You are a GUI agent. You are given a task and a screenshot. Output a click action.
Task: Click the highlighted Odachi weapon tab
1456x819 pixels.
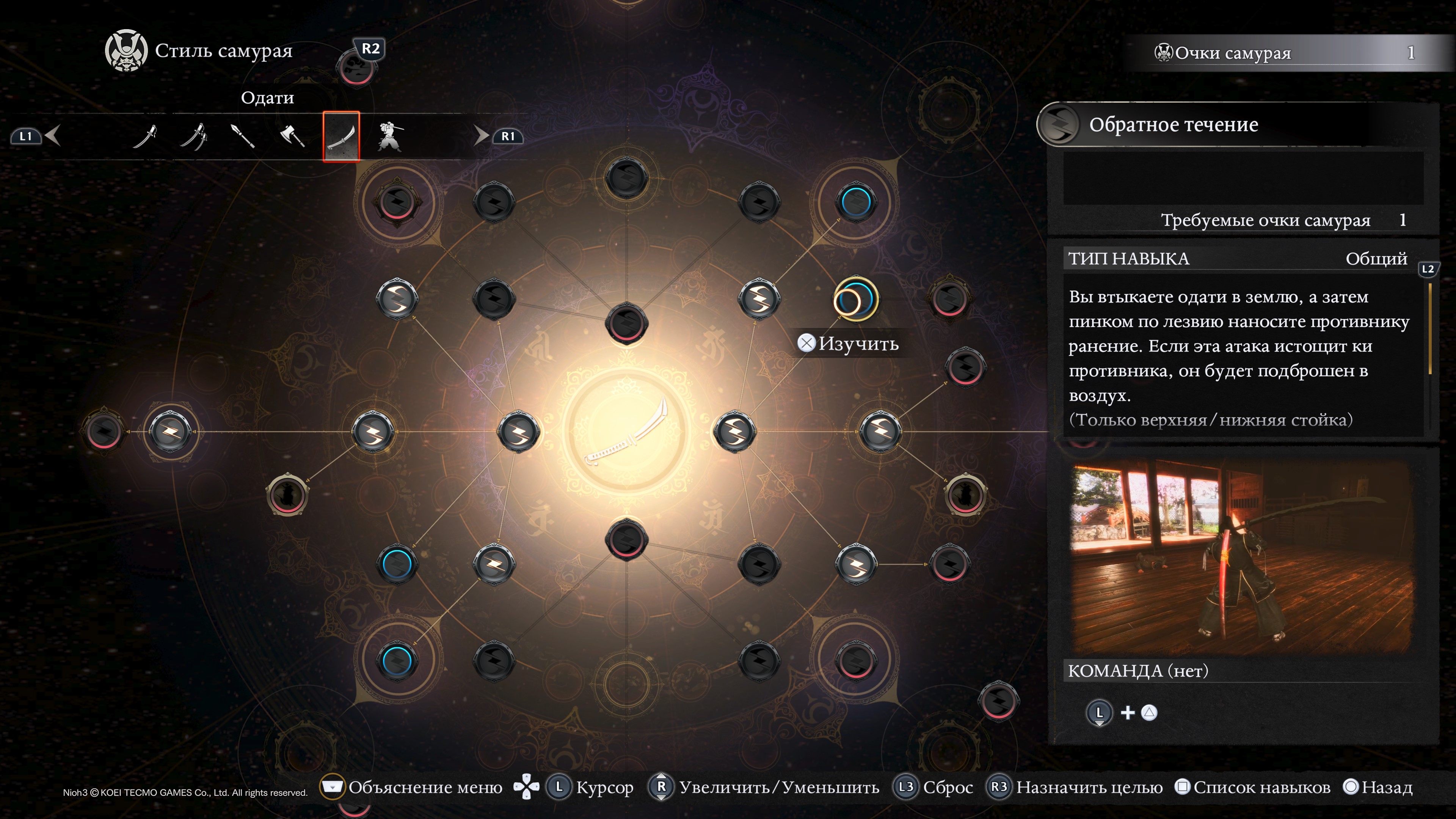click(341, 136)
